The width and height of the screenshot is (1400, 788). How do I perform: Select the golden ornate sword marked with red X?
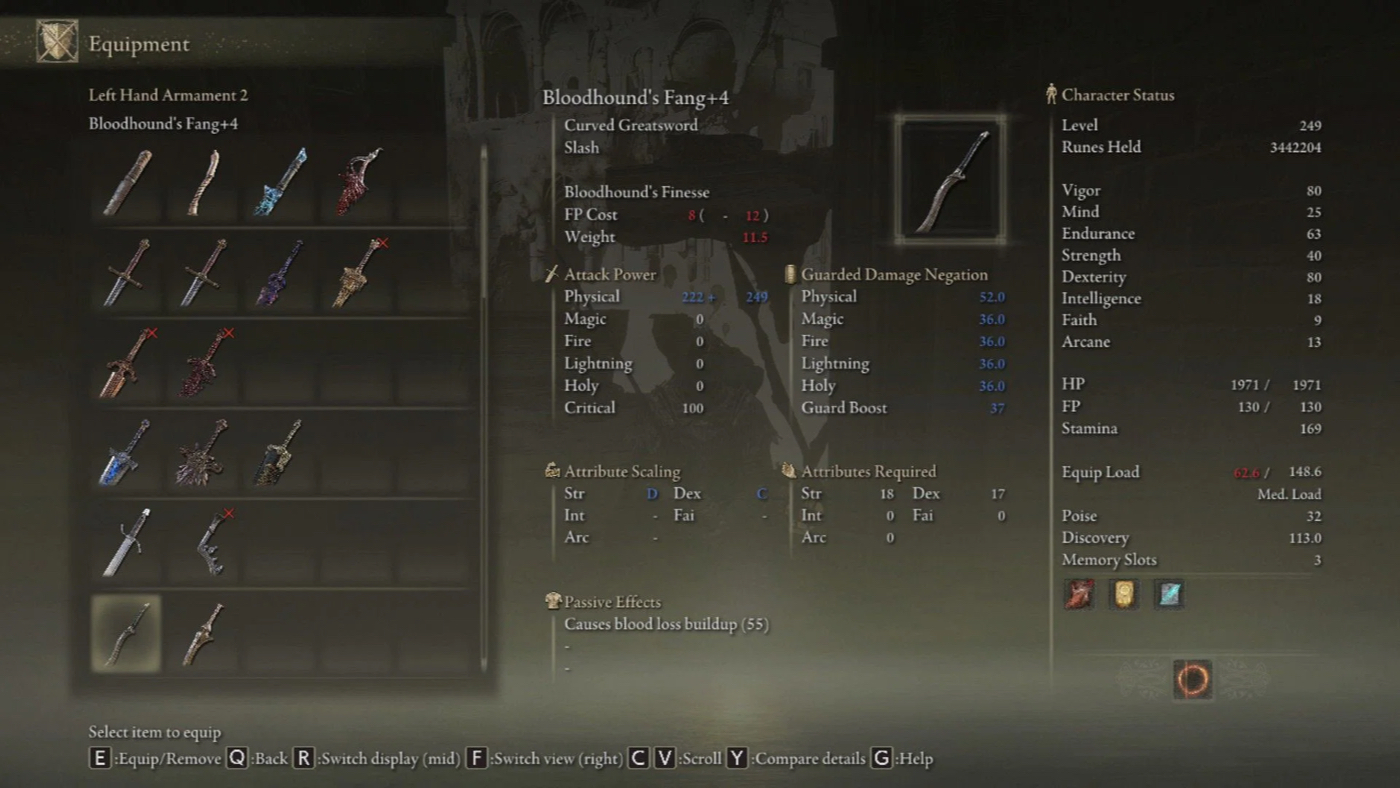coord(359,273)
